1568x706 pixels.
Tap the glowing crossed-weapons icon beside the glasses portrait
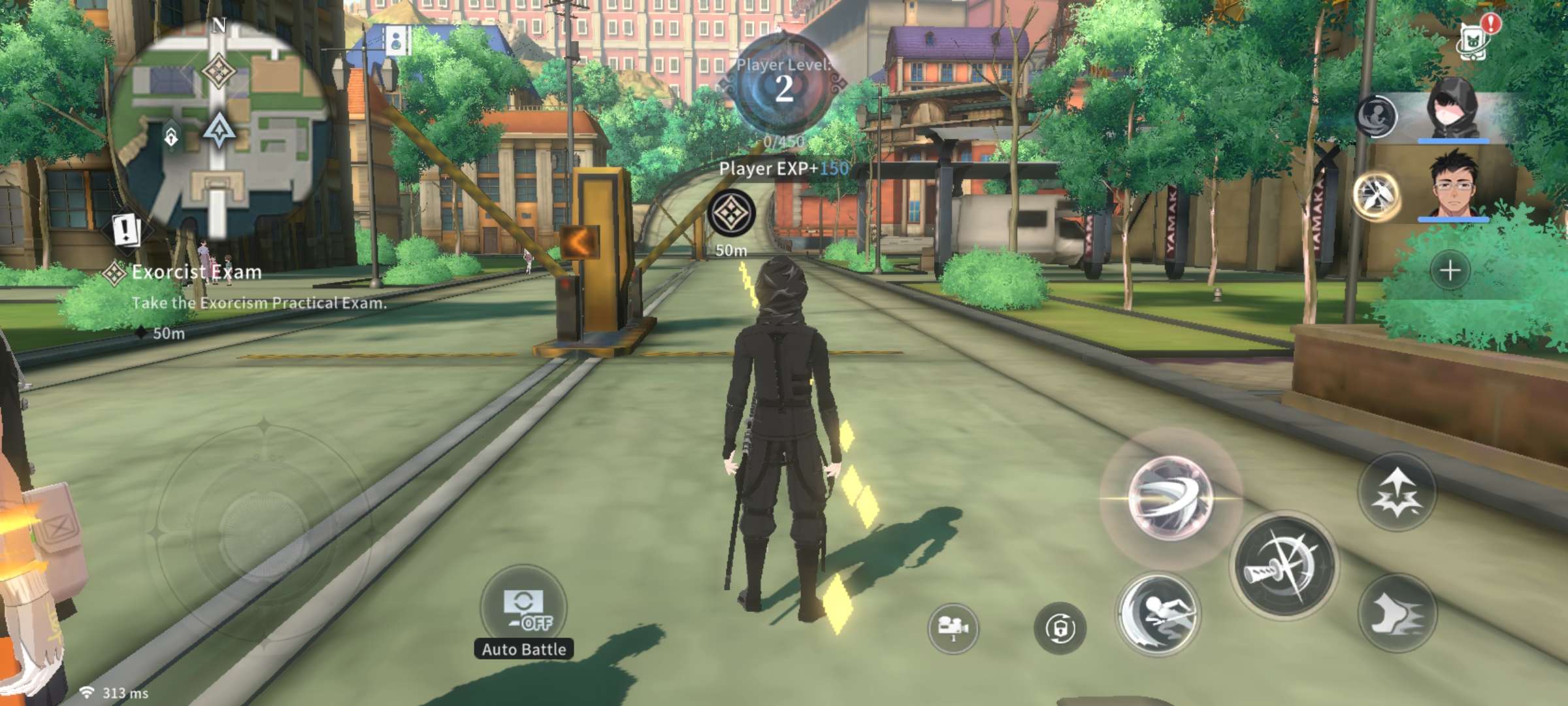(1376, 194)
